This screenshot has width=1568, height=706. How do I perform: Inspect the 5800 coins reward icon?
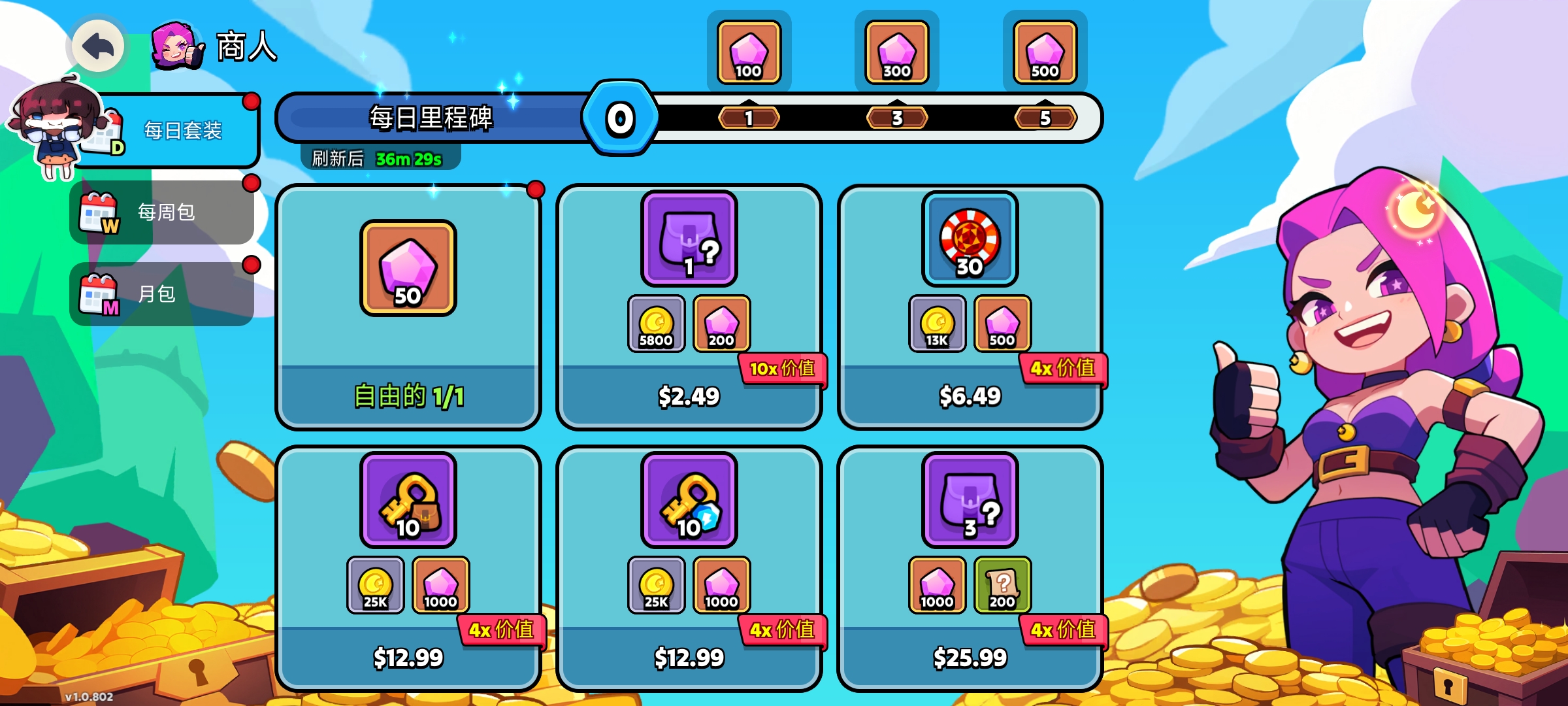coord(656,324)
